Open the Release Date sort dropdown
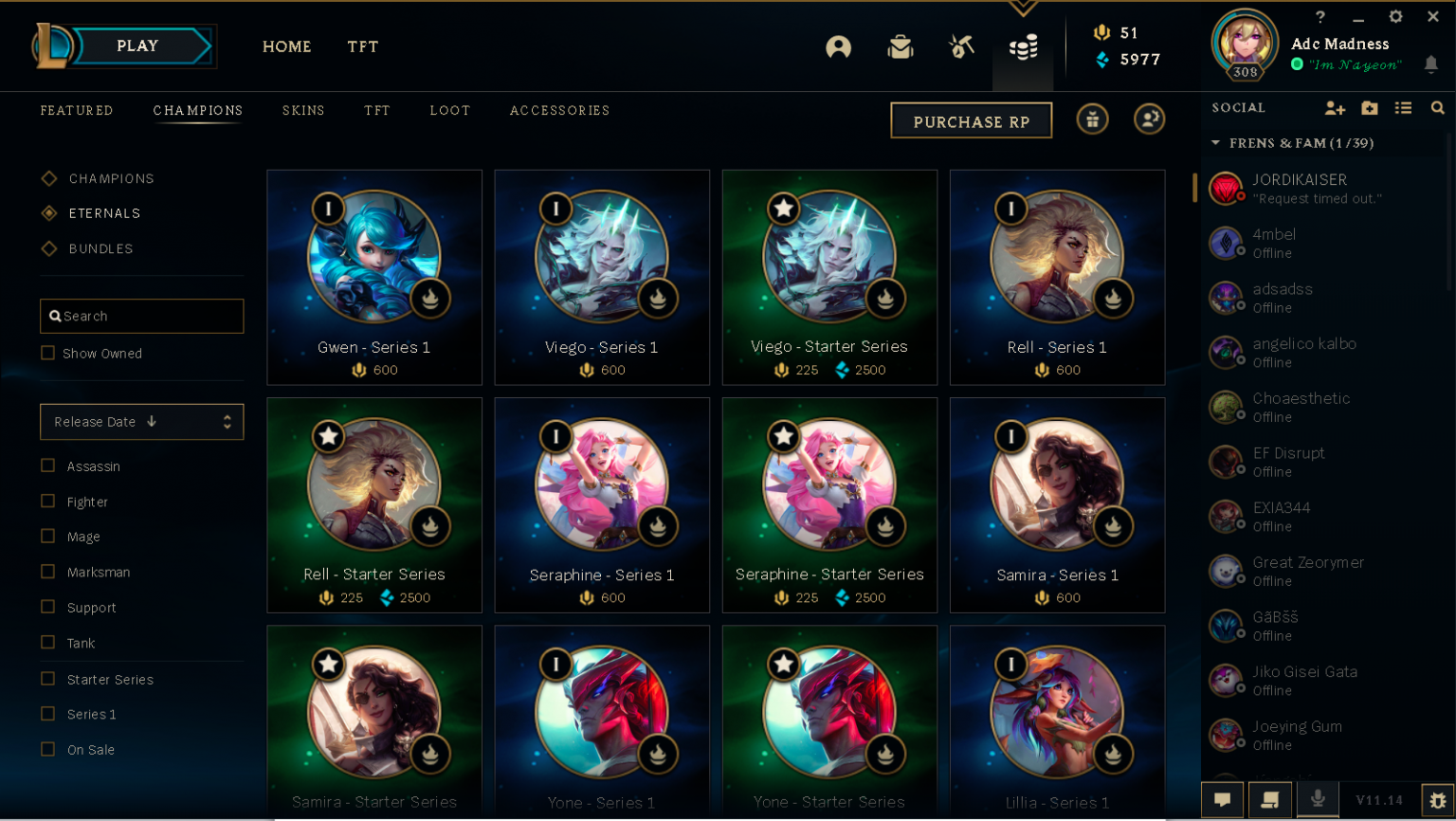The height and width of the screenshot is (821, 1456). click(141, 421)
